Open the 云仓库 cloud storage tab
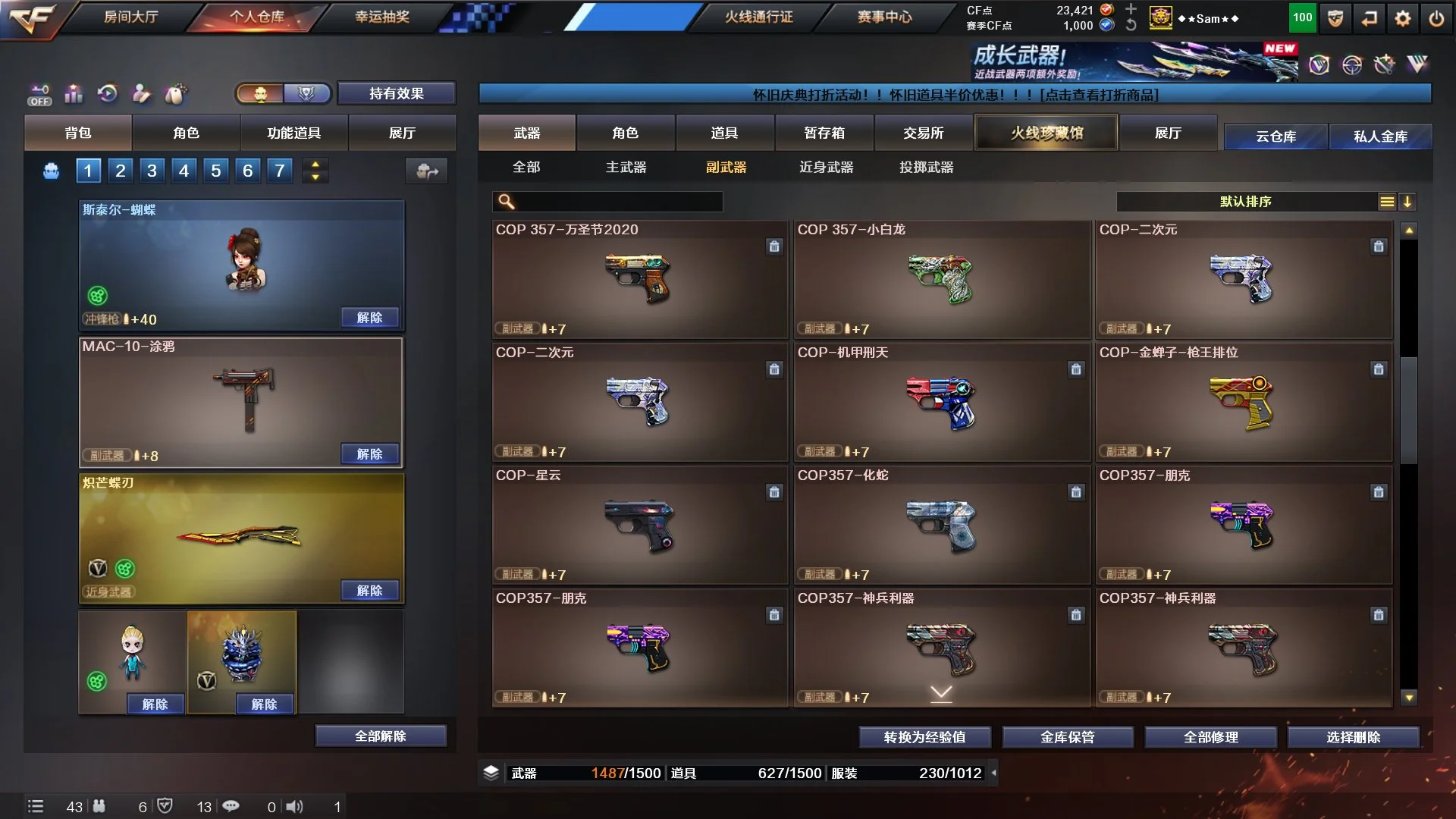The width and height of the screenshot is (1456, 819). [1276, 136]
